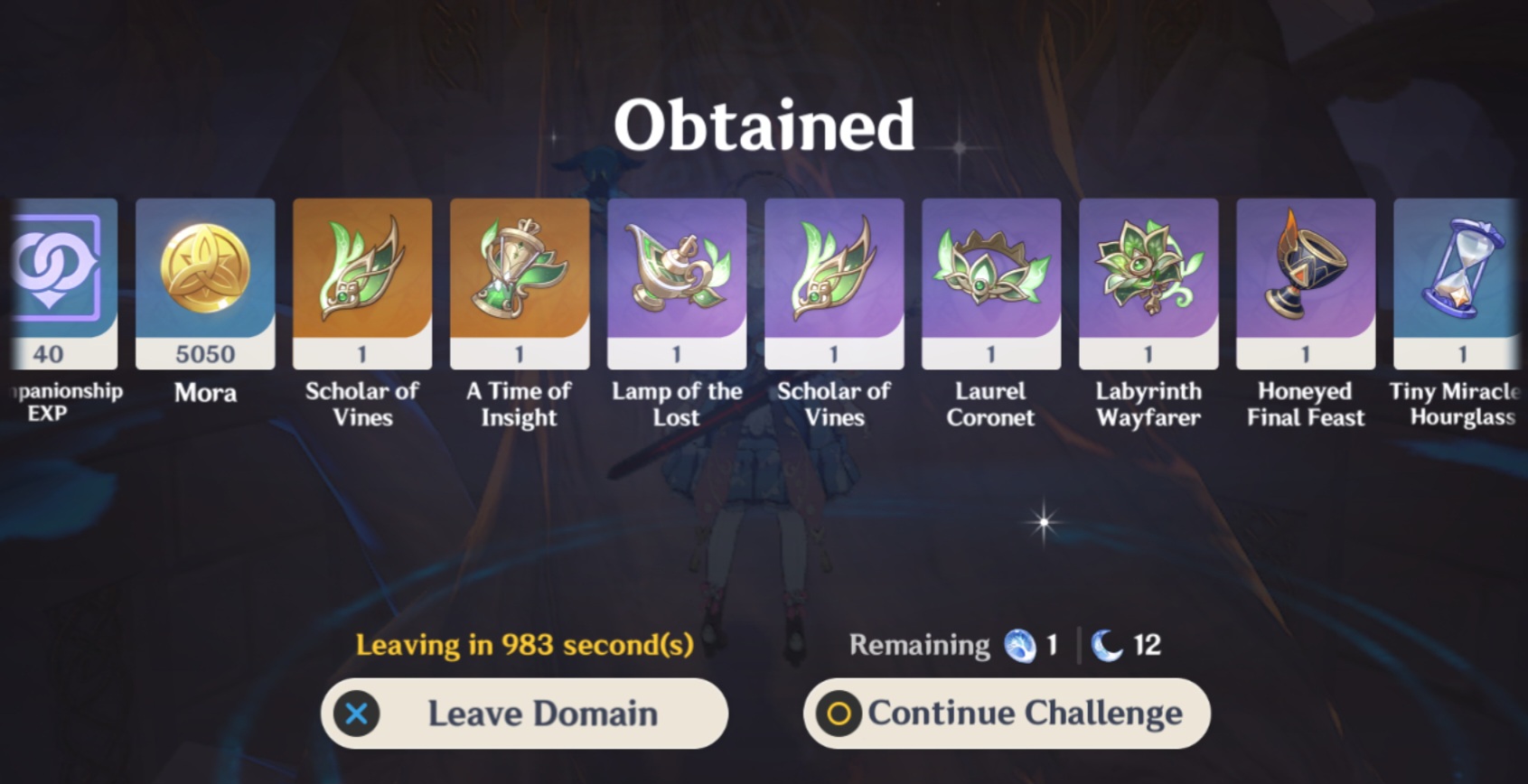The image size is (1528, 784).
Task: Select the Labyrinth Wayfarer flower icon
Action: (1148, 271)
